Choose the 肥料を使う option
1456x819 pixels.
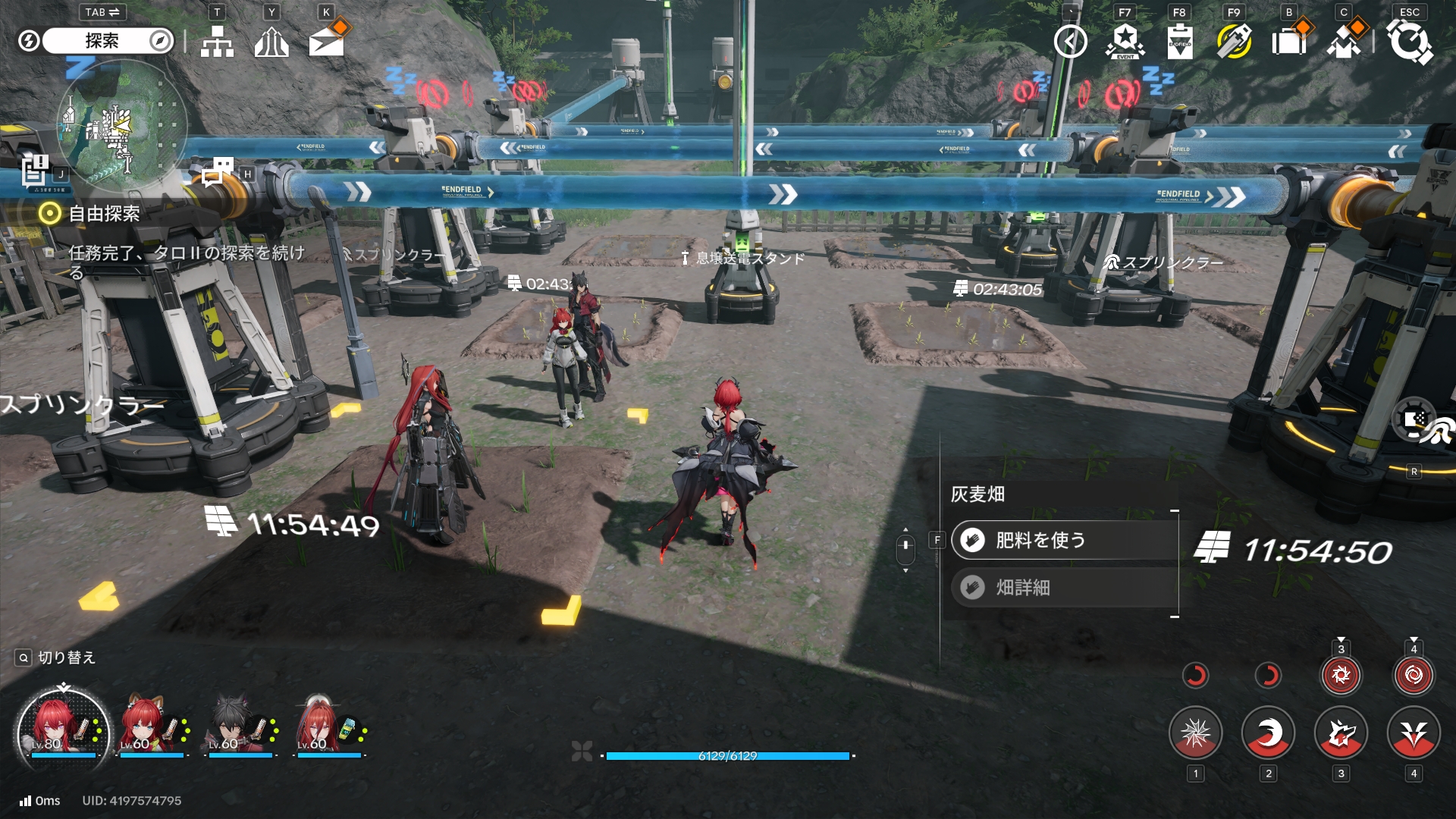click(1063, 540)
